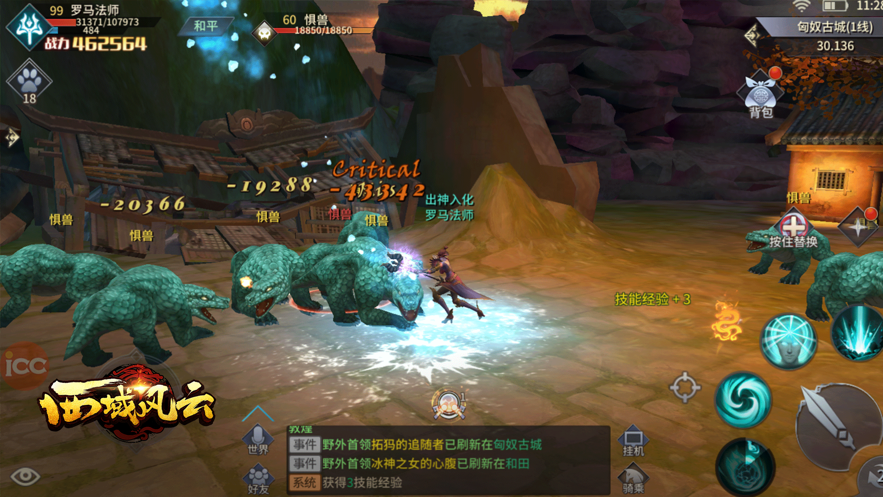
Task: Mount up with the 骑乘 button
Action: (x=633, y=479)
